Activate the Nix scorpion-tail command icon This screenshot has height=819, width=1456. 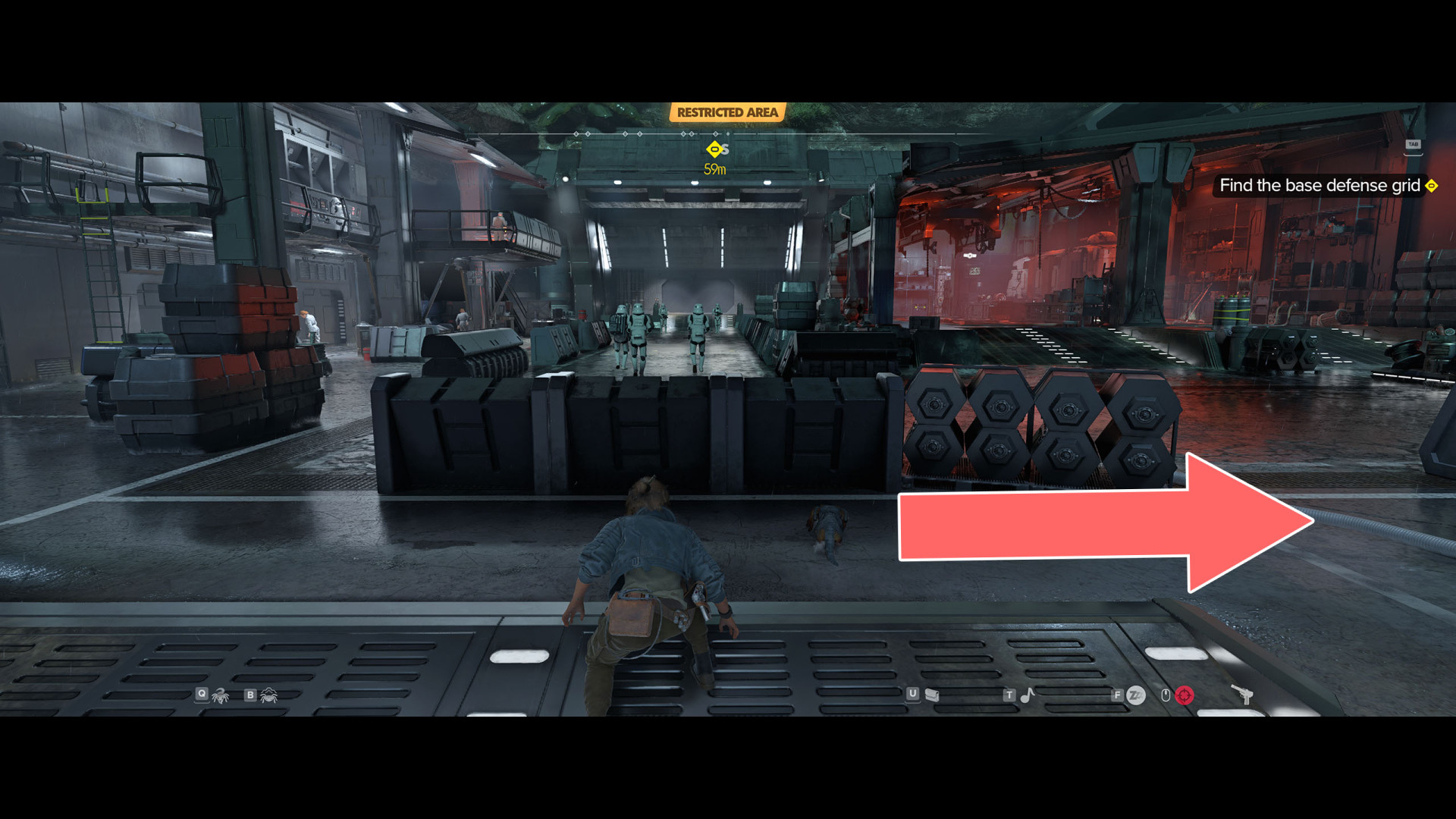click(221, 695)
